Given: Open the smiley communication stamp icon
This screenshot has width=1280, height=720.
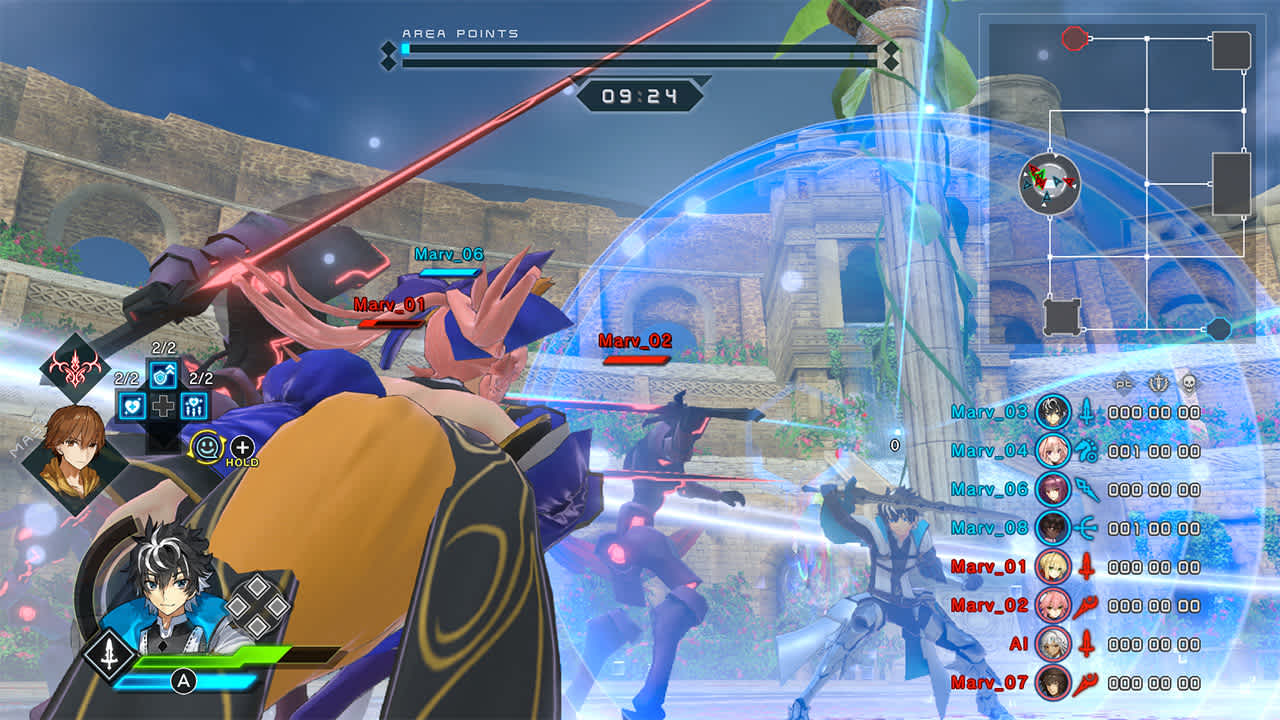Looking at the screenshot, I should point(207,446).
